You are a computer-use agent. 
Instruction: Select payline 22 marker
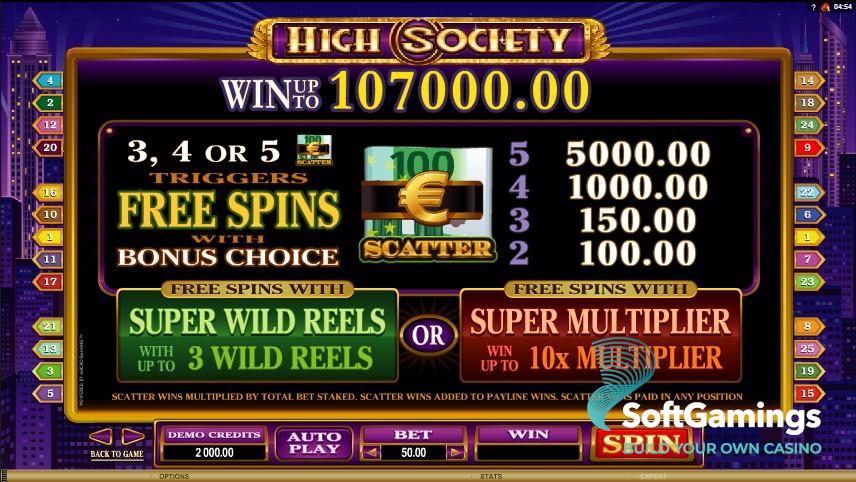[x=807, y=192]
